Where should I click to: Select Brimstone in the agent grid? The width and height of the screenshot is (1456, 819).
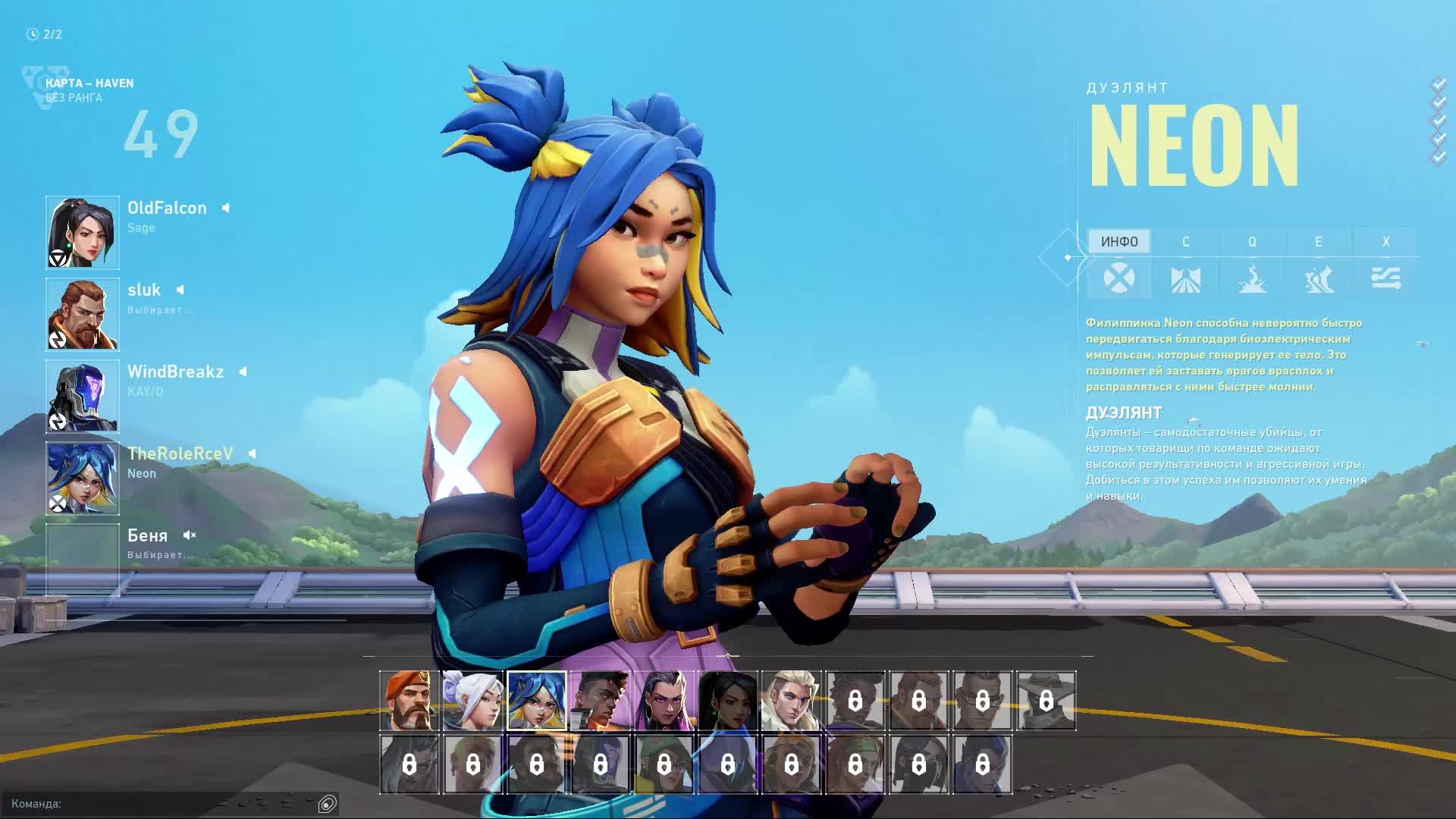[409, 701]
